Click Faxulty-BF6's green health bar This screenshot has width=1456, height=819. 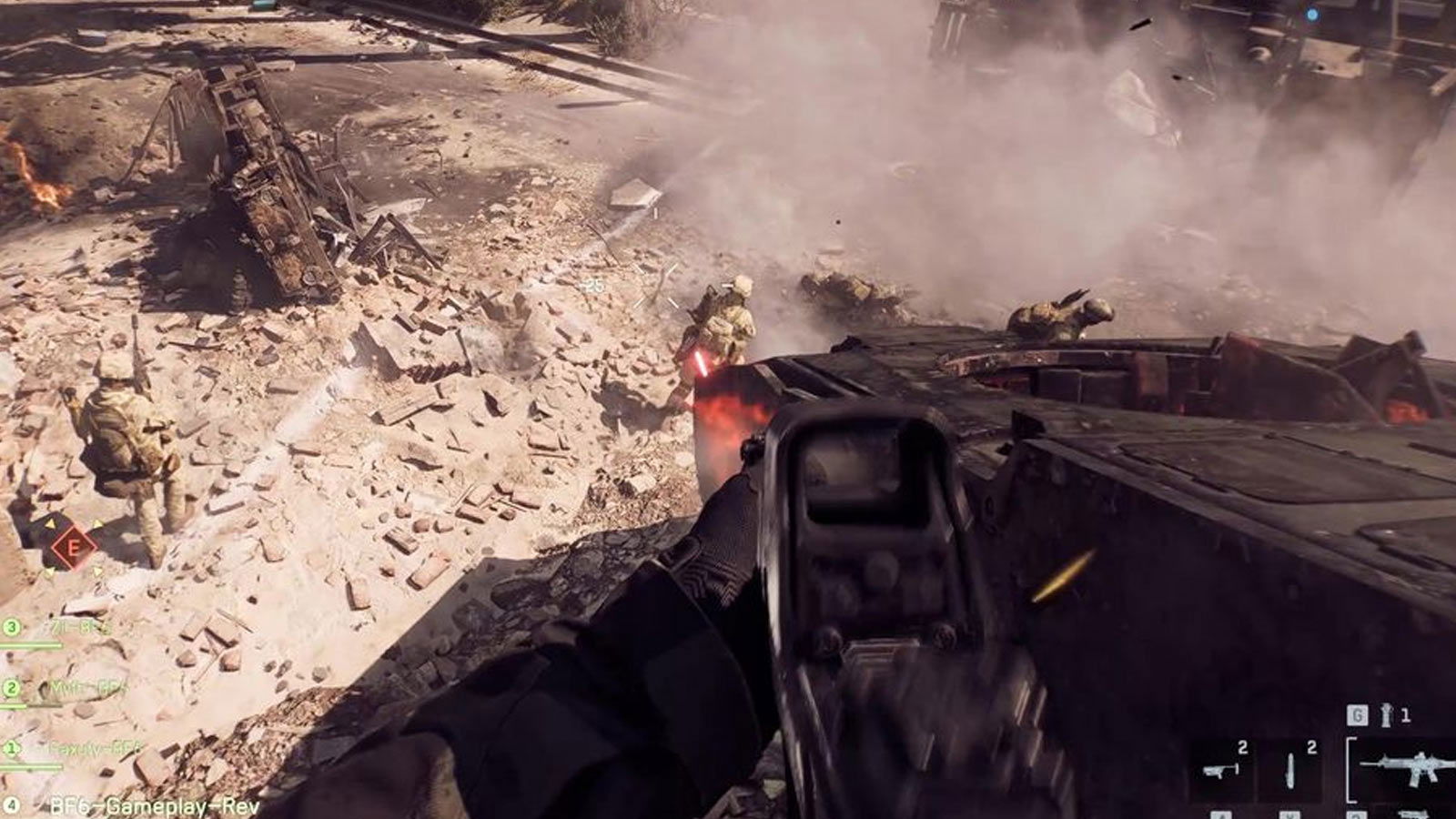[32, 767]
